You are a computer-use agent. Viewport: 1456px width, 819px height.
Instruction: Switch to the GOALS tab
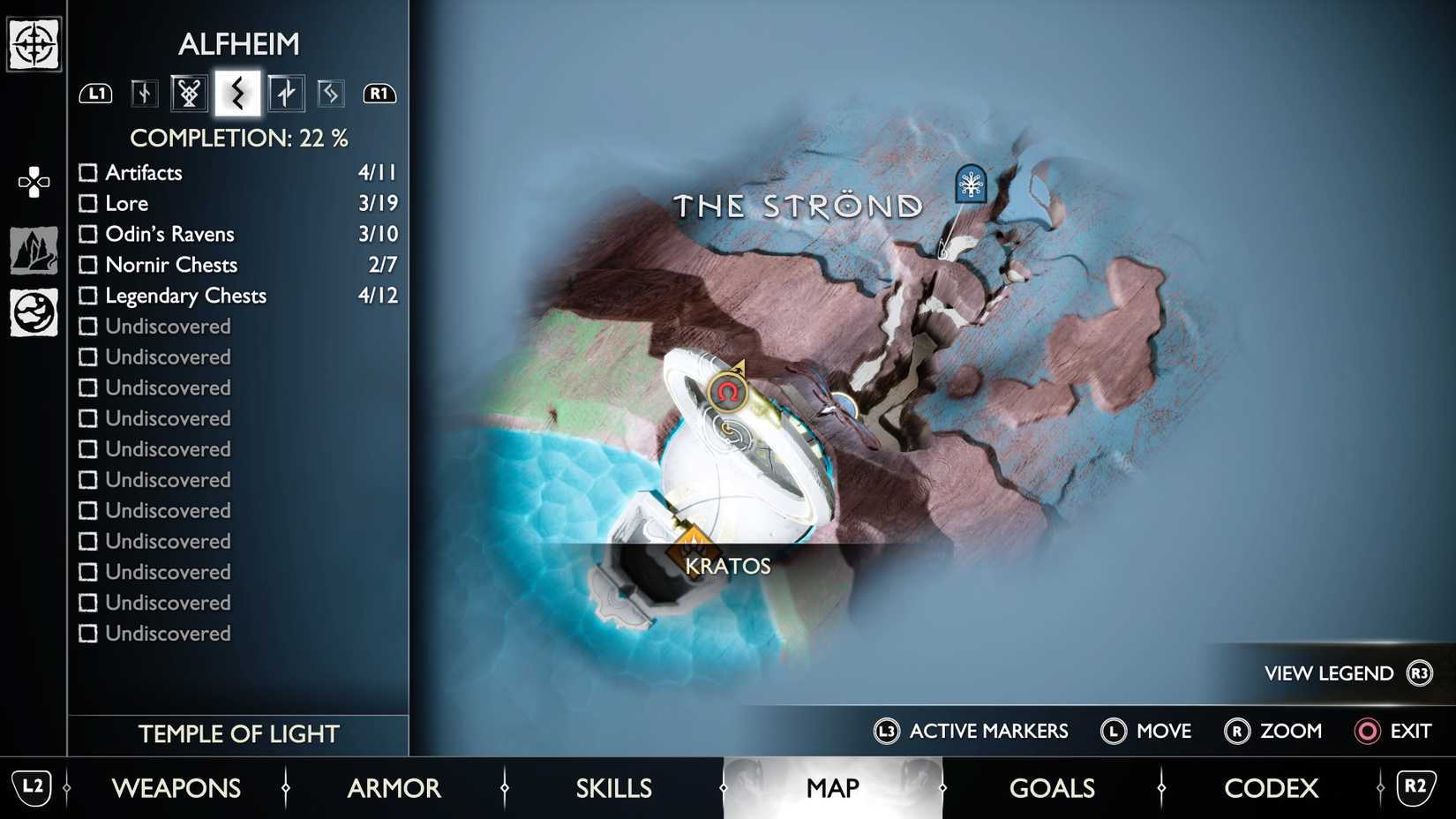1052,788
